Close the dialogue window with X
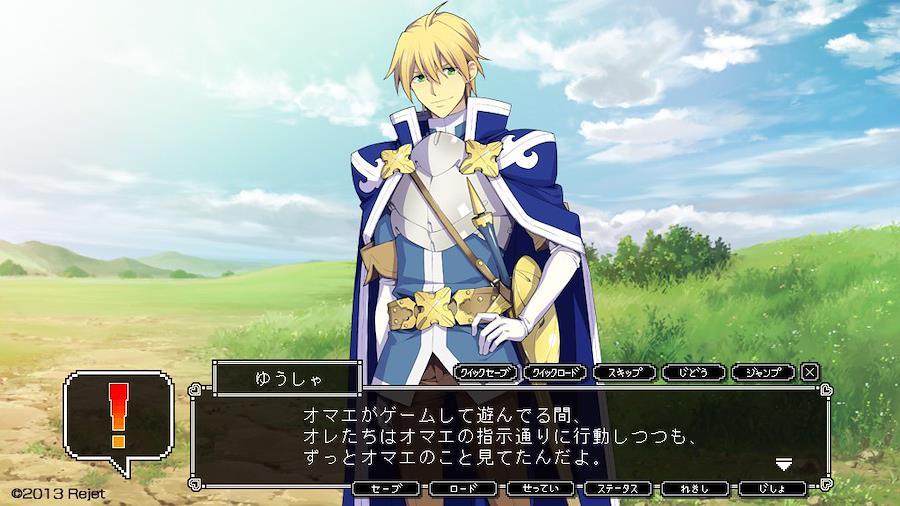This screenshot has height=506, width=900. pos(810,372)
